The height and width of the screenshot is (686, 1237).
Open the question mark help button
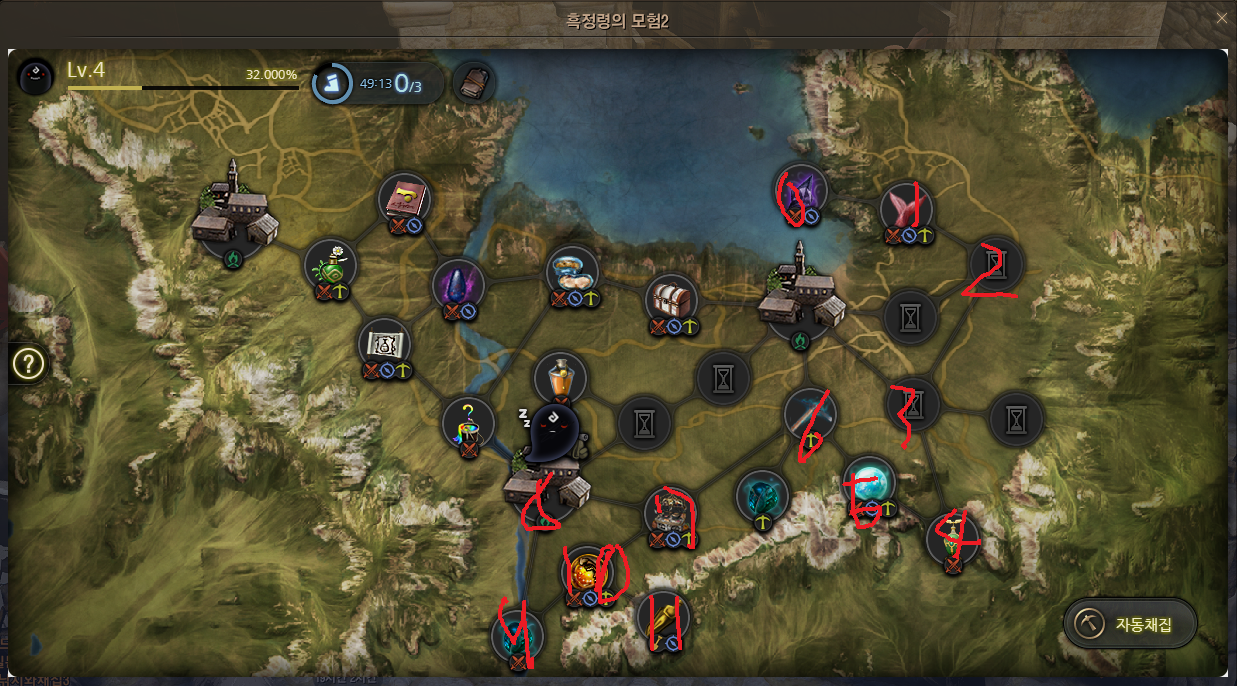pyautogui.click(x=29, y=365)
